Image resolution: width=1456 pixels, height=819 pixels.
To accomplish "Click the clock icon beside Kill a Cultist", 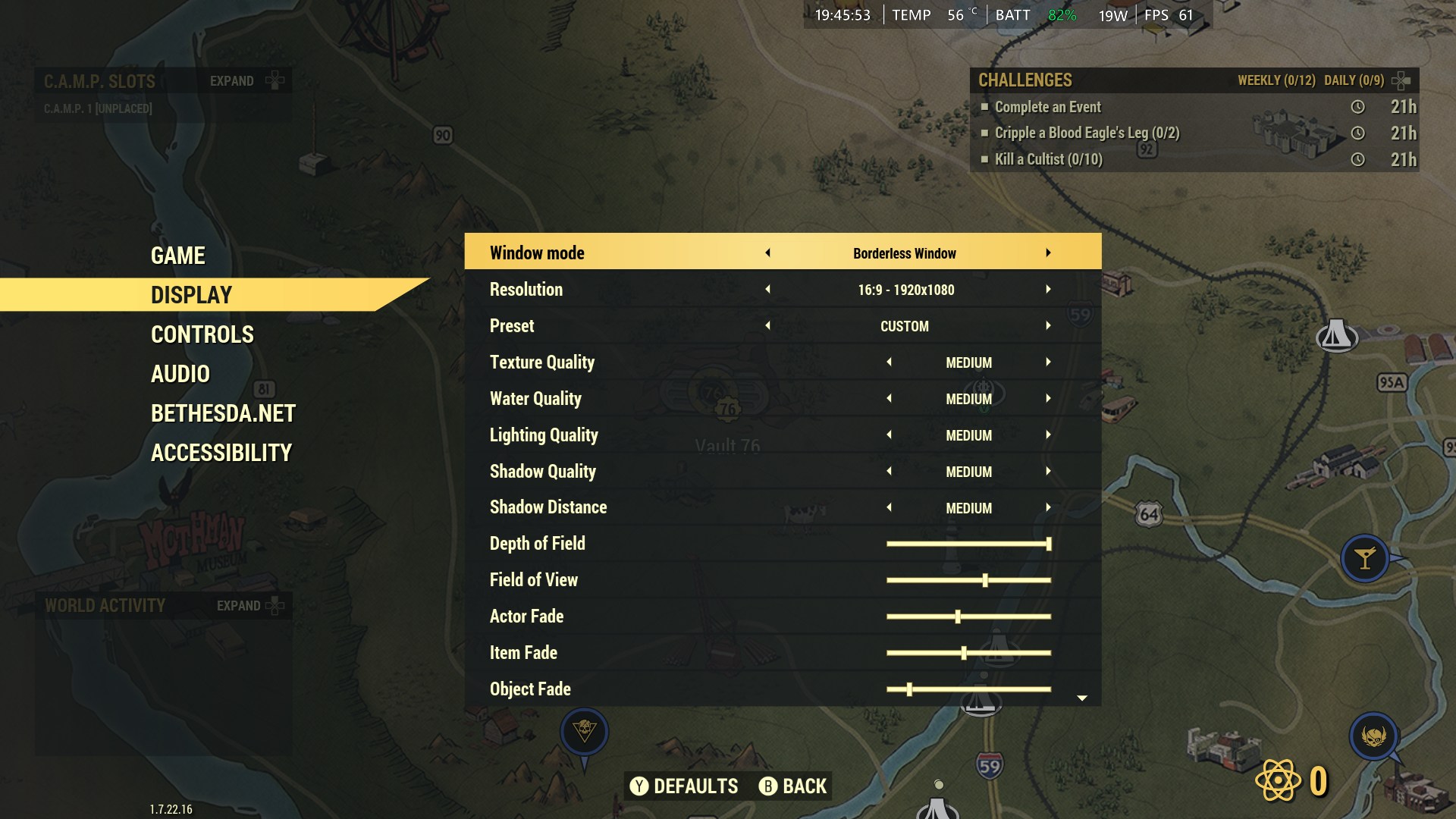I will coord(1357,160).
